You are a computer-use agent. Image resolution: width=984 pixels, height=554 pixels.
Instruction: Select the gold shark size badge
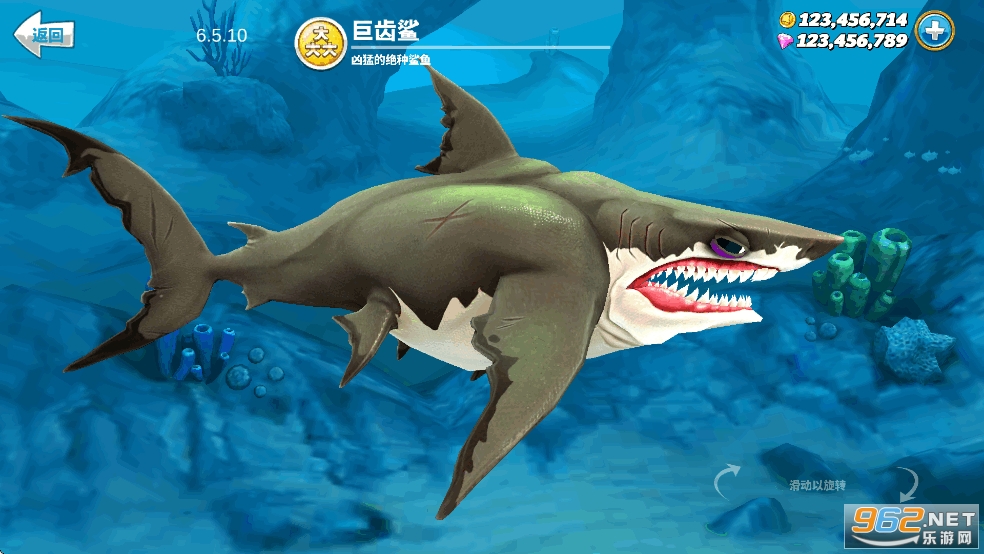pos(318,41)
